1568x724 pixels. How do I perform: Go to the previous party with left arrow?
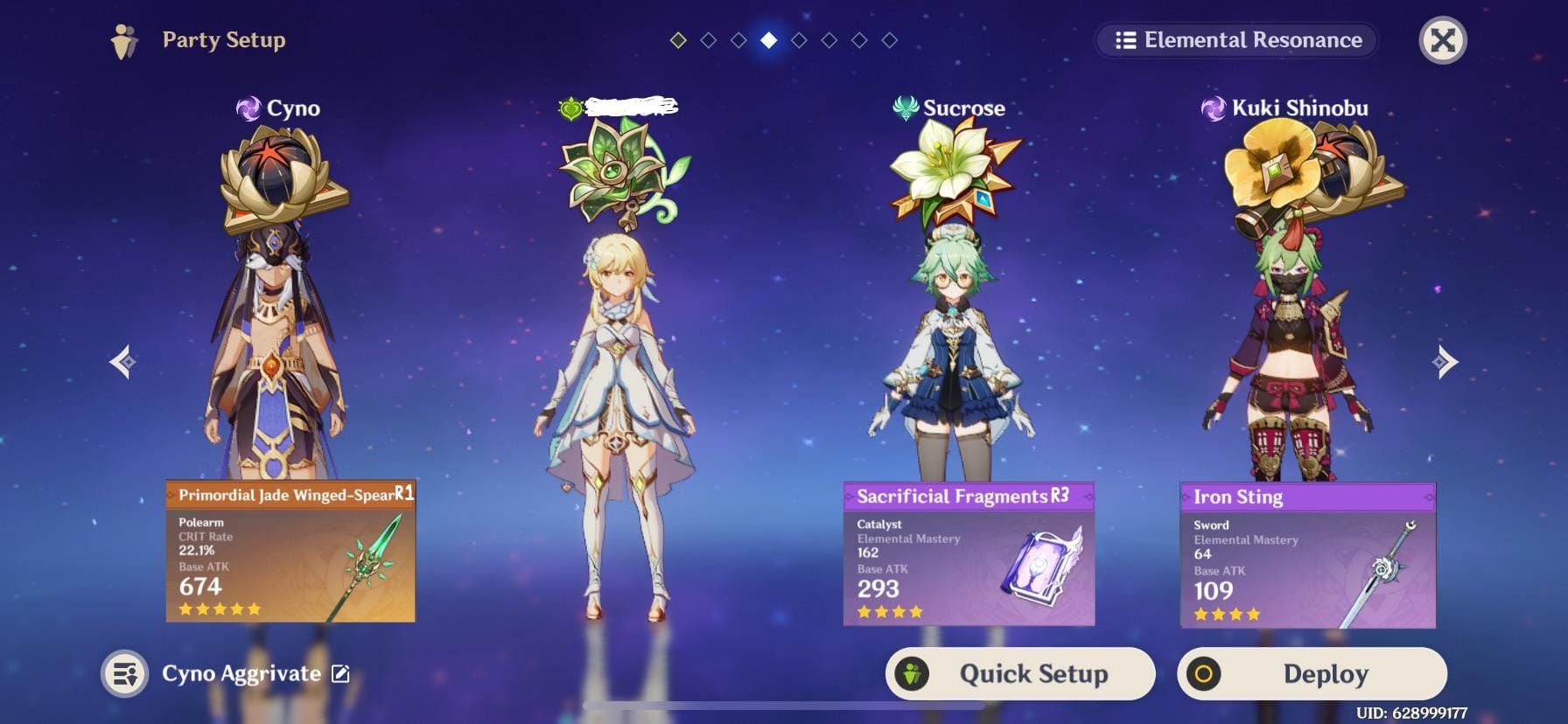tap(123, 361)
